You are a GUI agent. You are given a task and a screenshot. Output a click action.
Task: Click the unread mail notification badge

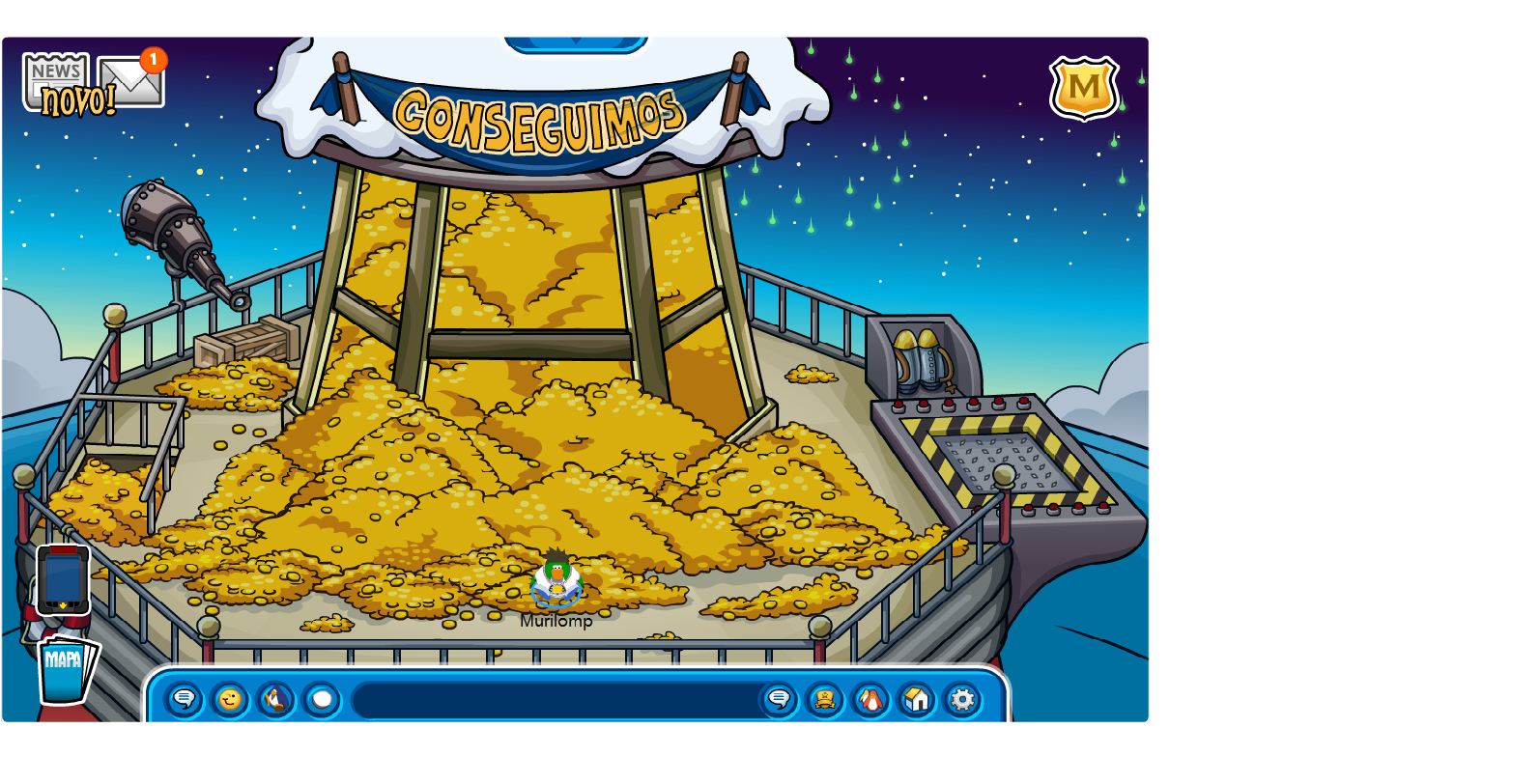point(152,60)
